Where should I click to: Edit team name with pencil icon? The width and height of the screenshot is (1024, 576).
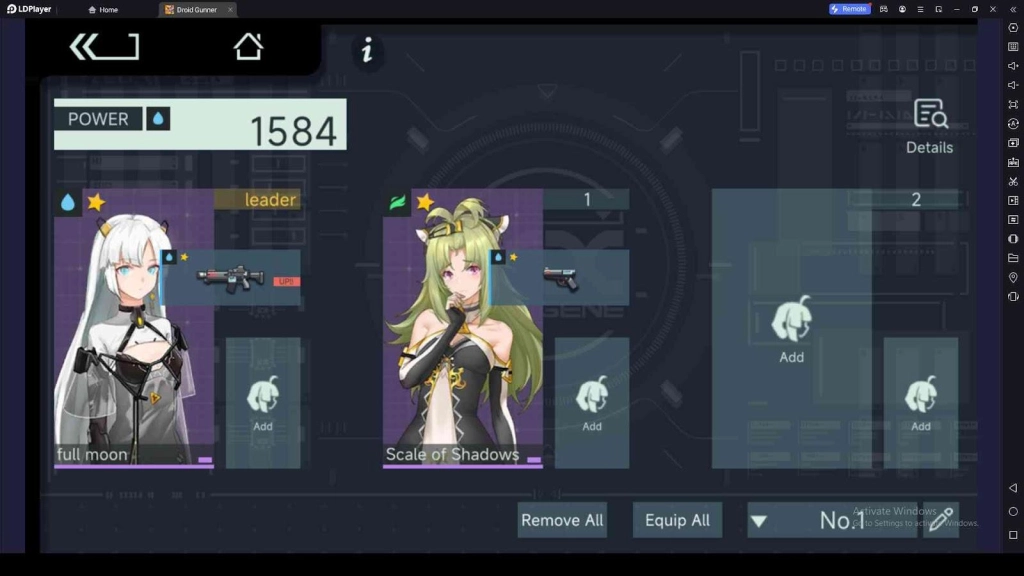point(940,520)
